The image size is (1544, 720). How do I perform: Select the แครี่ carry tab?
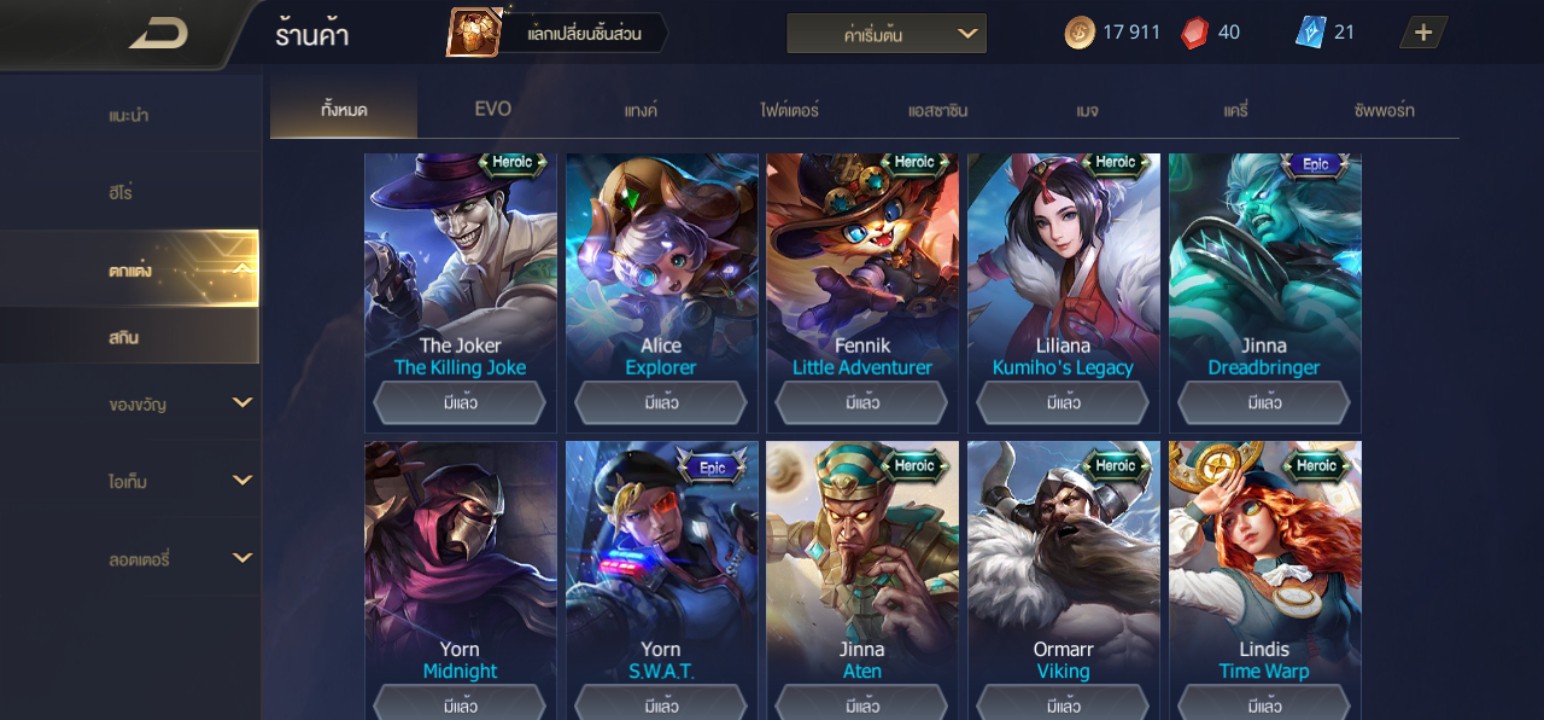tap(1236, 110)
